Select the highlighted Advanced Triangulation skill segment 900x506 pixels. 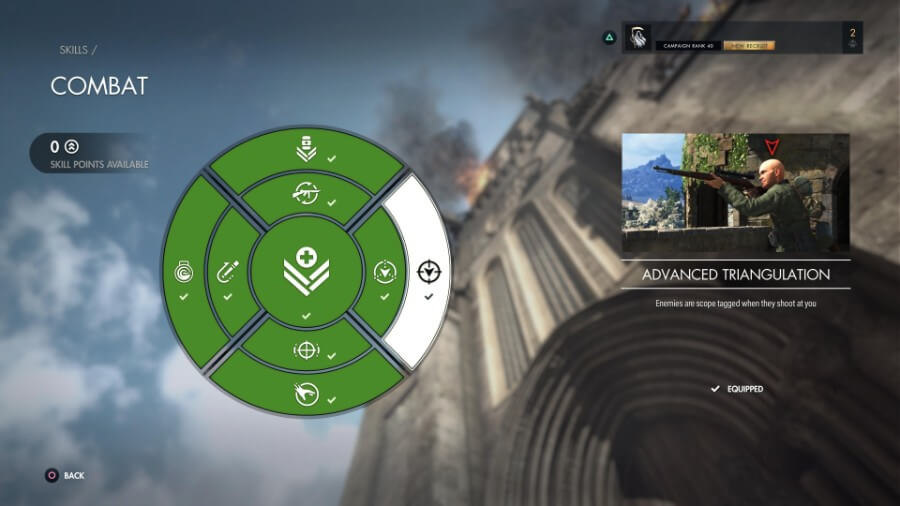[x=429, y=271]
